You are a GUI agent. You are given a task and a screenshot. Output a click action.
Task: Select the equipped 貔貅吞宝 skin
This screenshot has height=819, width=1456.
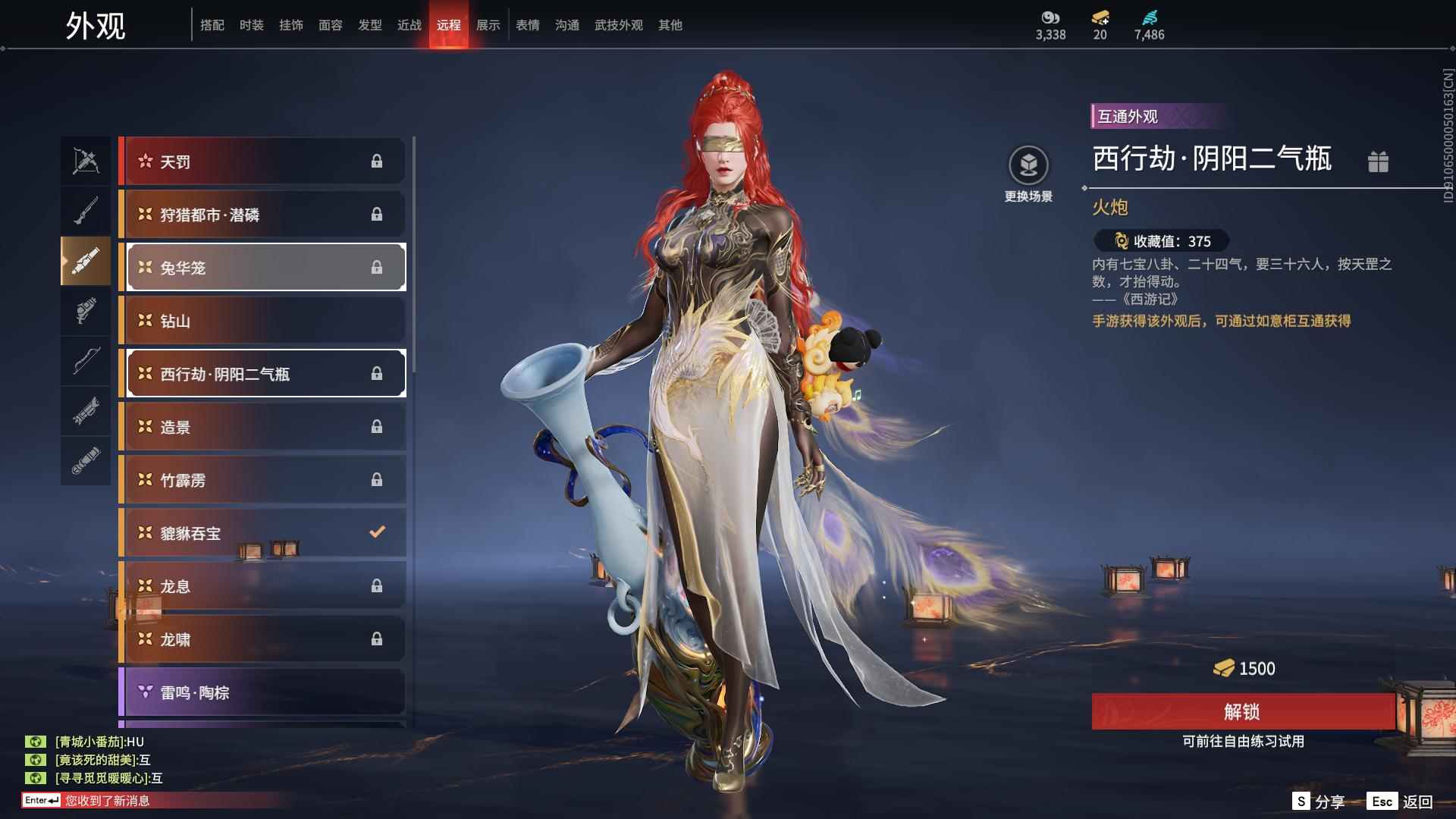[262, 533]
